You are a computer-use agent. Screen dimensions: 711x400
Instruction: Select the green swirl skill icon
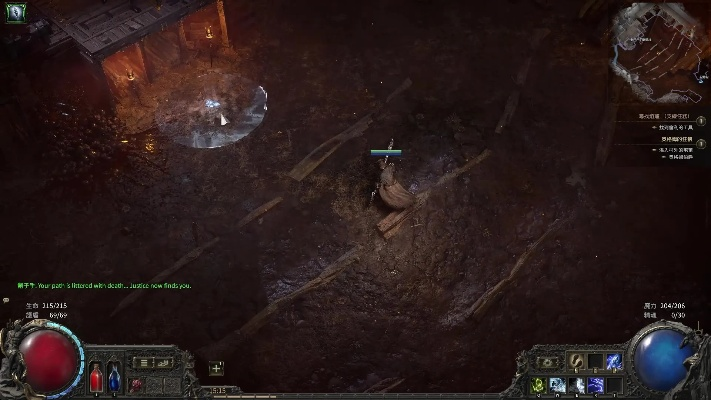pos(540,385)
